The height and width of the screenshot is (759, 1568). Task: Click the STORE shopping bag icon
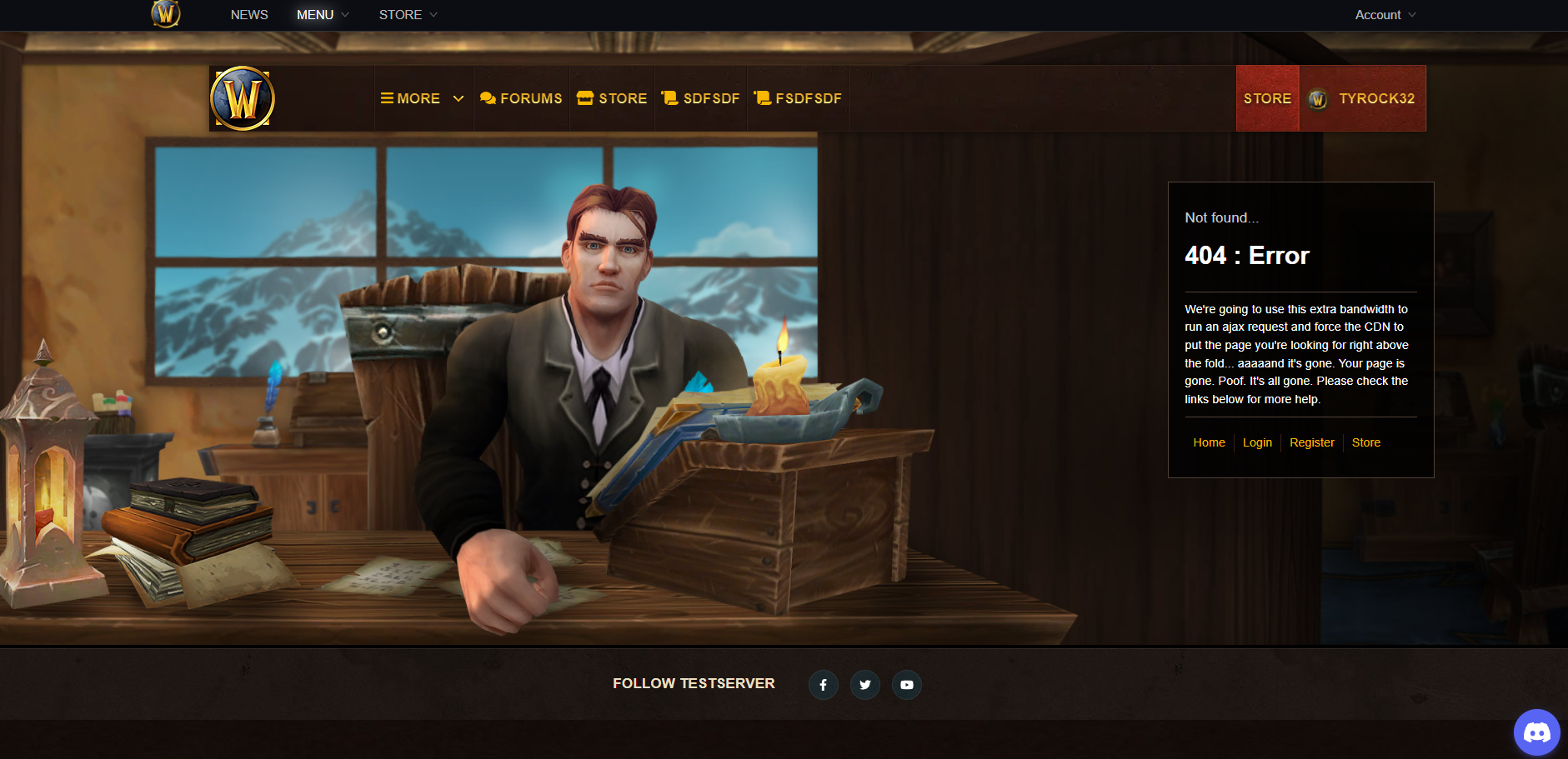584,97
